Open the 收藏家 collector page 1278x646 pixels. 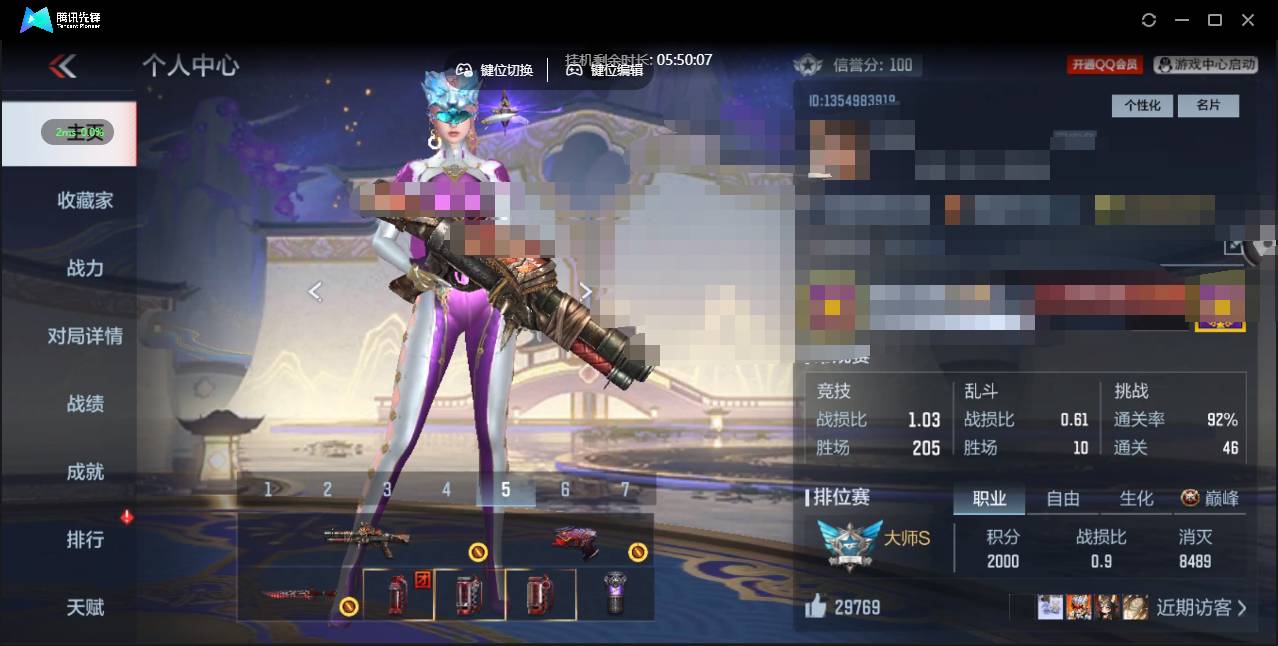click(85, 200)
